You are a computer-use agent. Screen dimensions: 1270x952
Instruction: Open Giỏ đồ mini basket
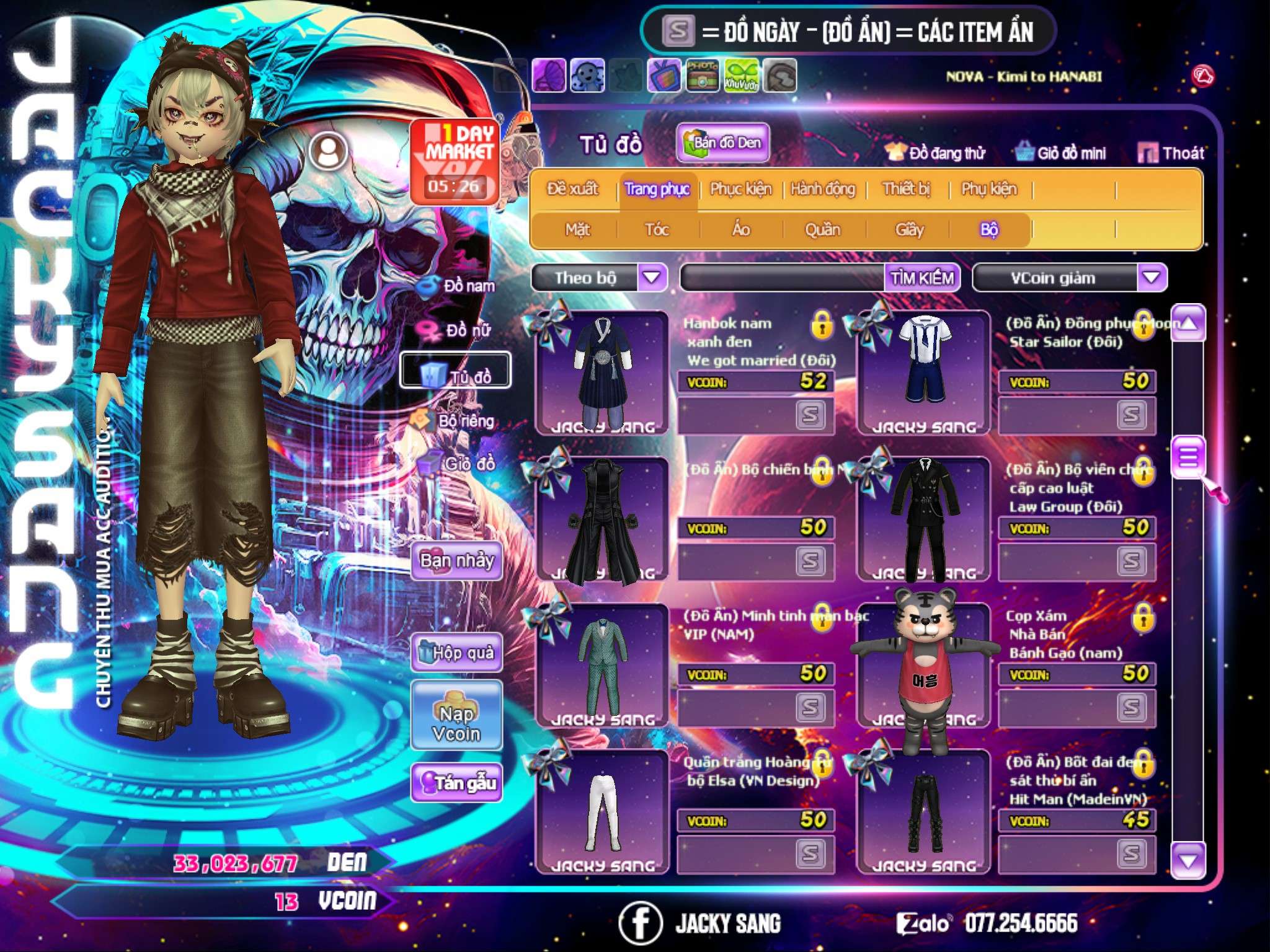pos(1061,153)
